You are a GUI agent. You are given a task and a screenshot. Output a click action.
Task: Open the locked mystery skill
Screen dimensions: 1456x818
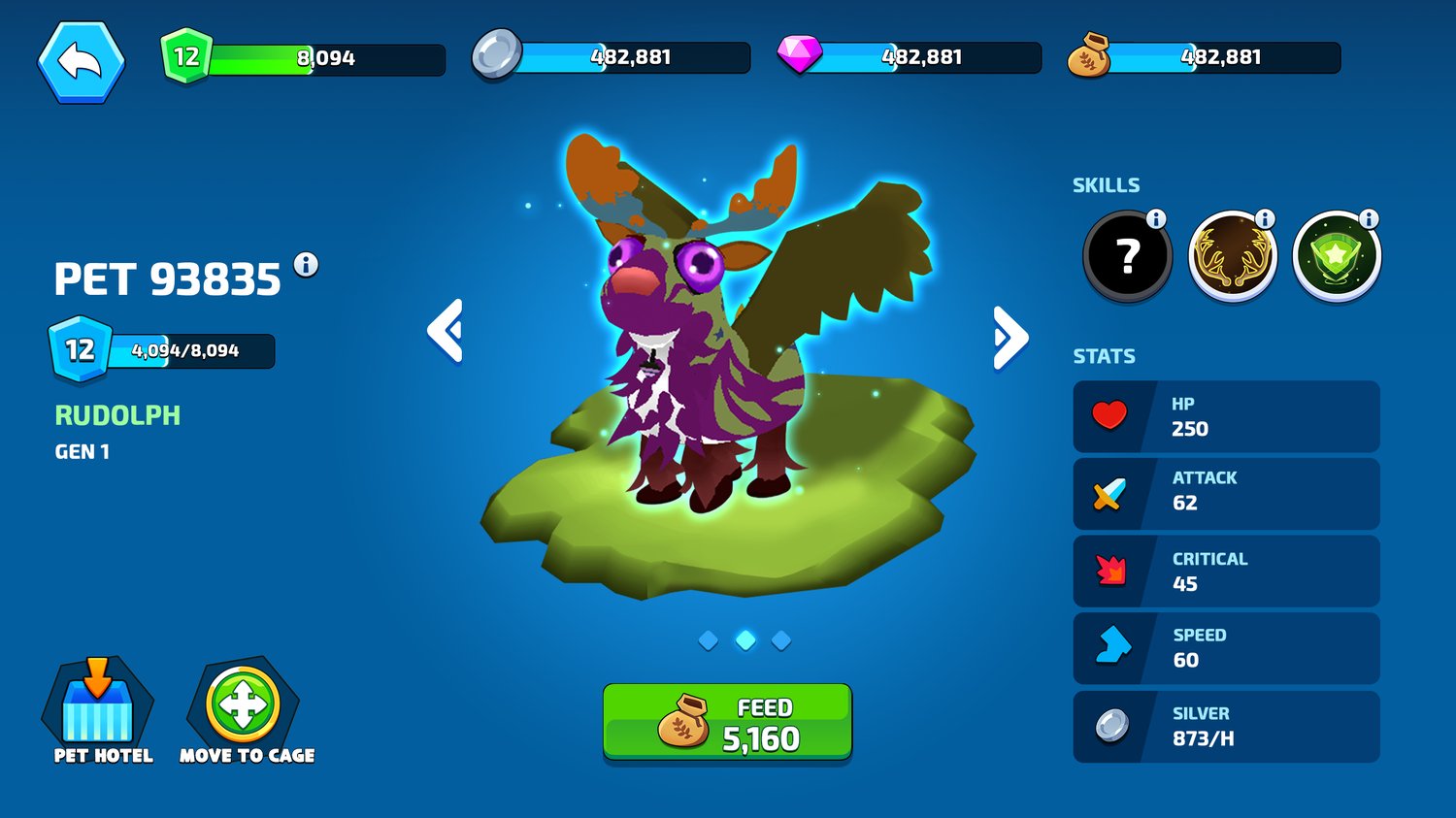coord(1126,254)
